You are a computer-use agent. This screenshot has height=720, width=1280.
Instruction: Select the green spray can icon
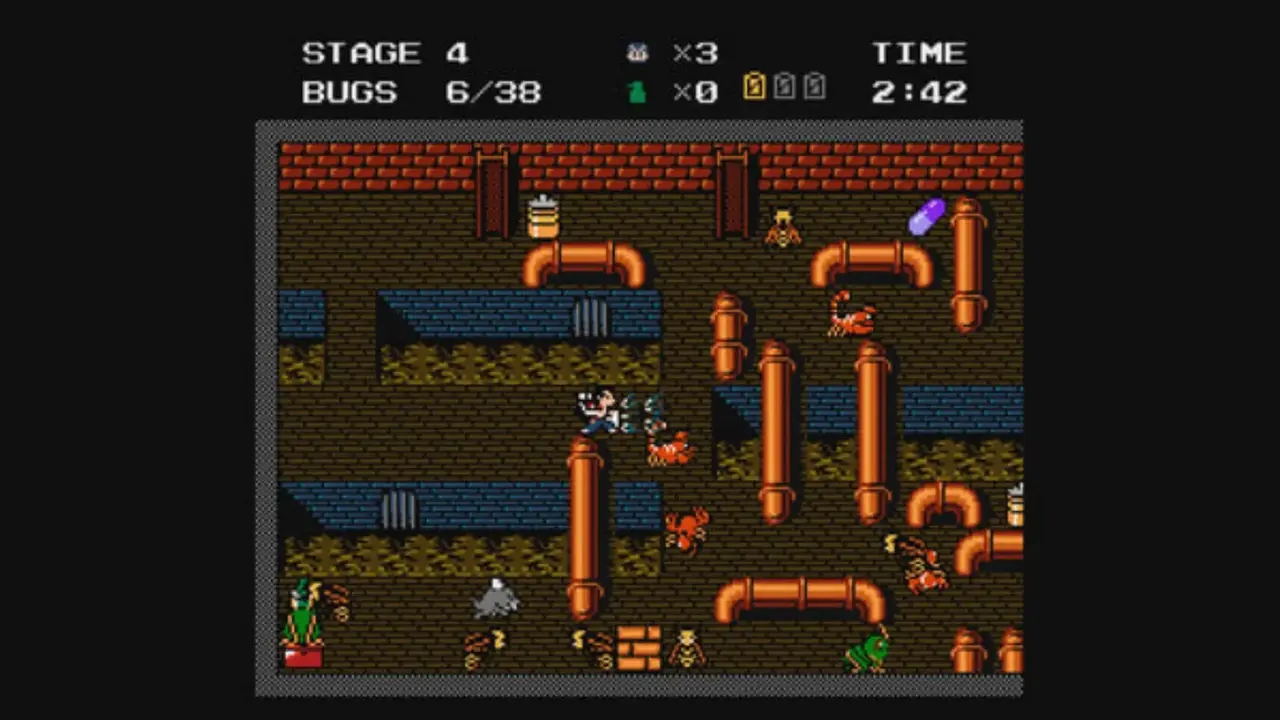[x=636, y=93]
